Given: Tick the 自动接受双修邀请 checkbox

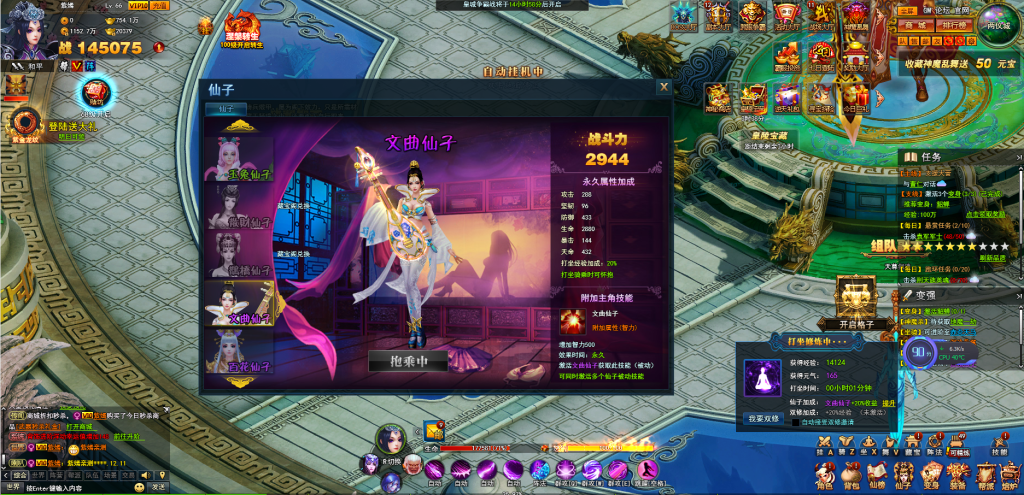Looking at the screenshot, I should [x=794, y=422].
